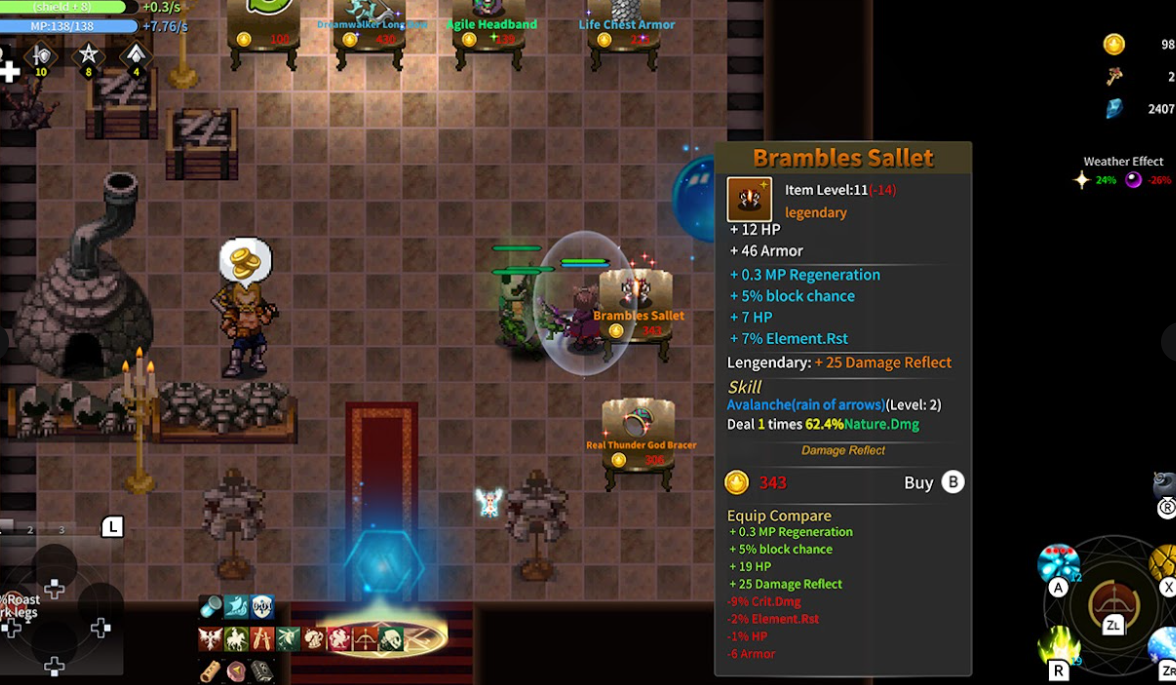The image size is (1176, 685).
Task: Trigger the green flame skill
Action: [1059, 645]
